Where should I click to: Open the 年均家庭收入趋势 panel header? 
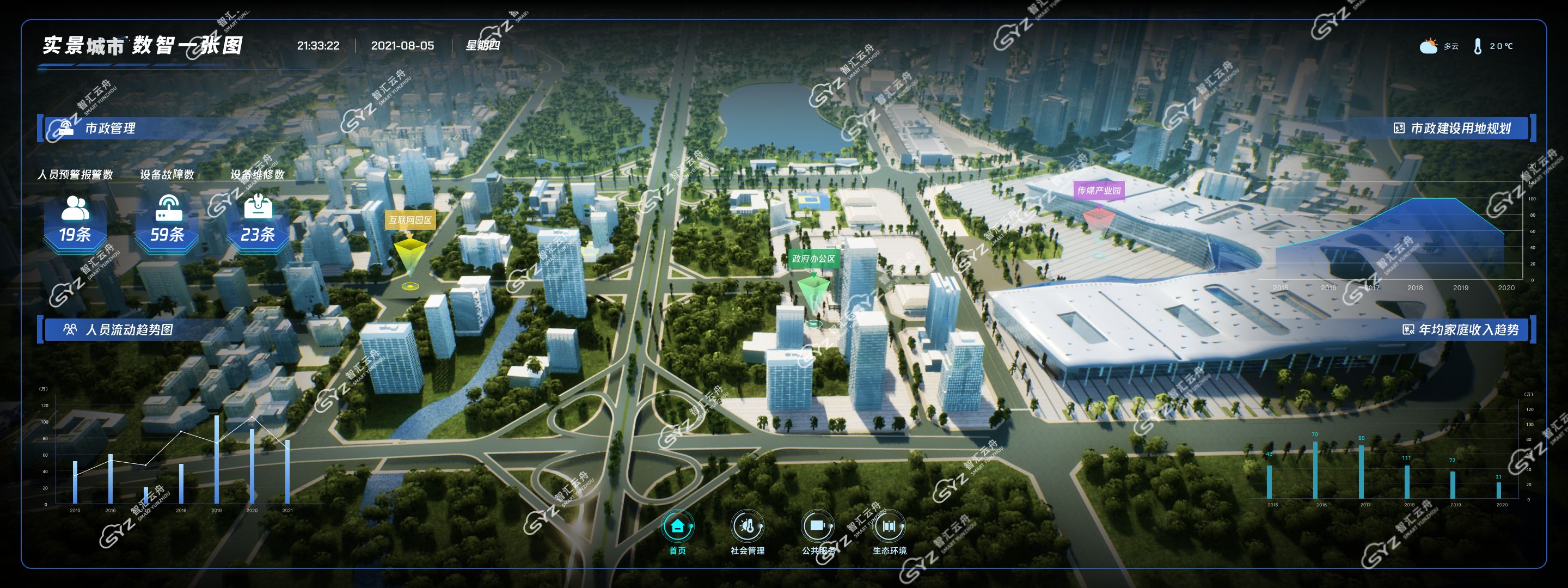[x=1468, y=330]
